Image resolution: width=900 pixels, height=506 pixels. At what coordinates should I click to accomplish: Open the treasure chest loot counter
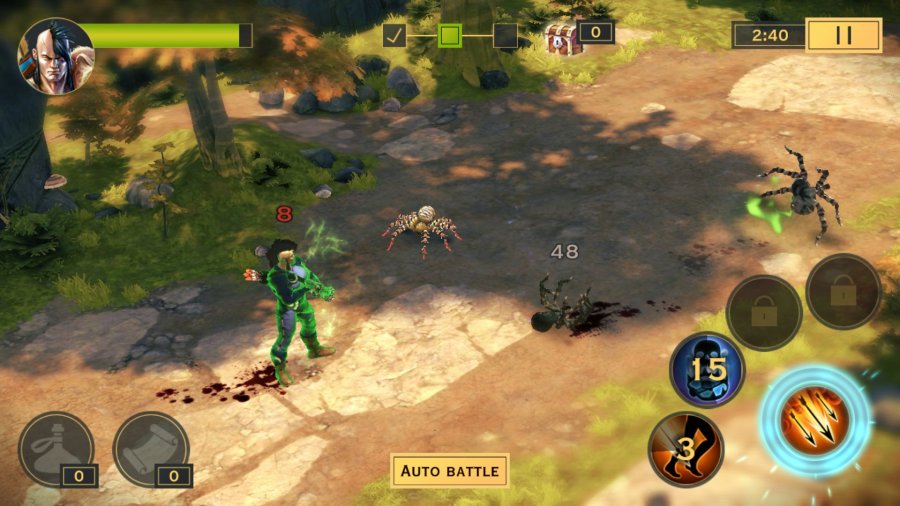[x=578, y=35]
